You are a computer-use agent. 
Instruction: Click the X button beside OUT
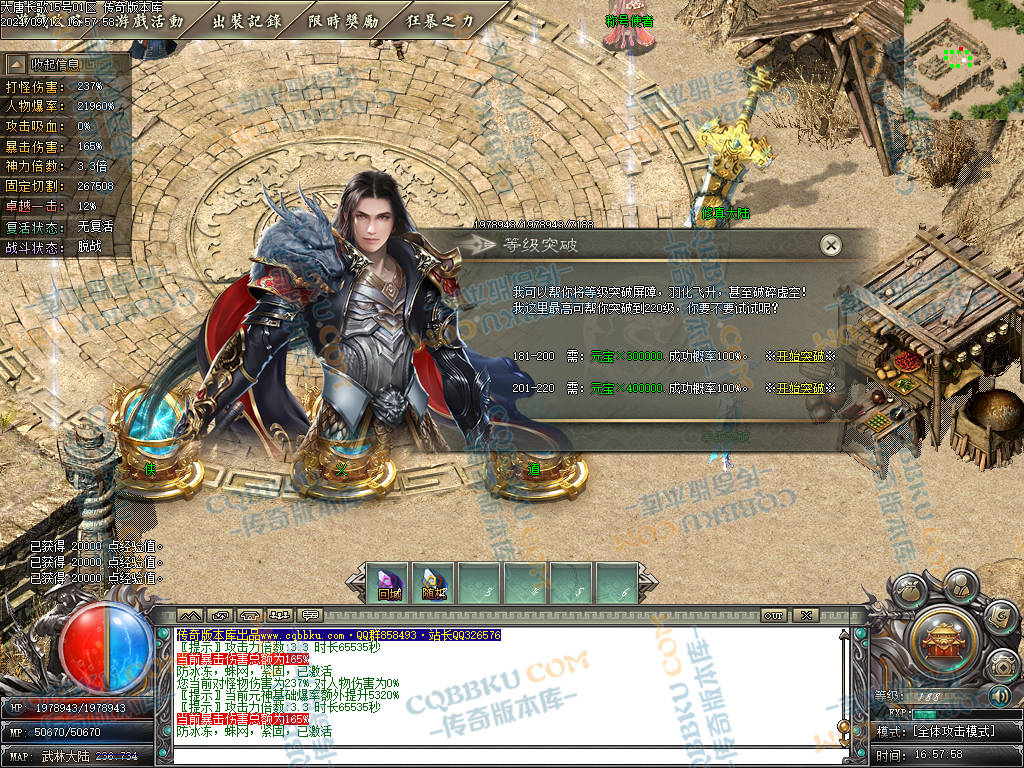pyautogui.click(x=804, y=615)
